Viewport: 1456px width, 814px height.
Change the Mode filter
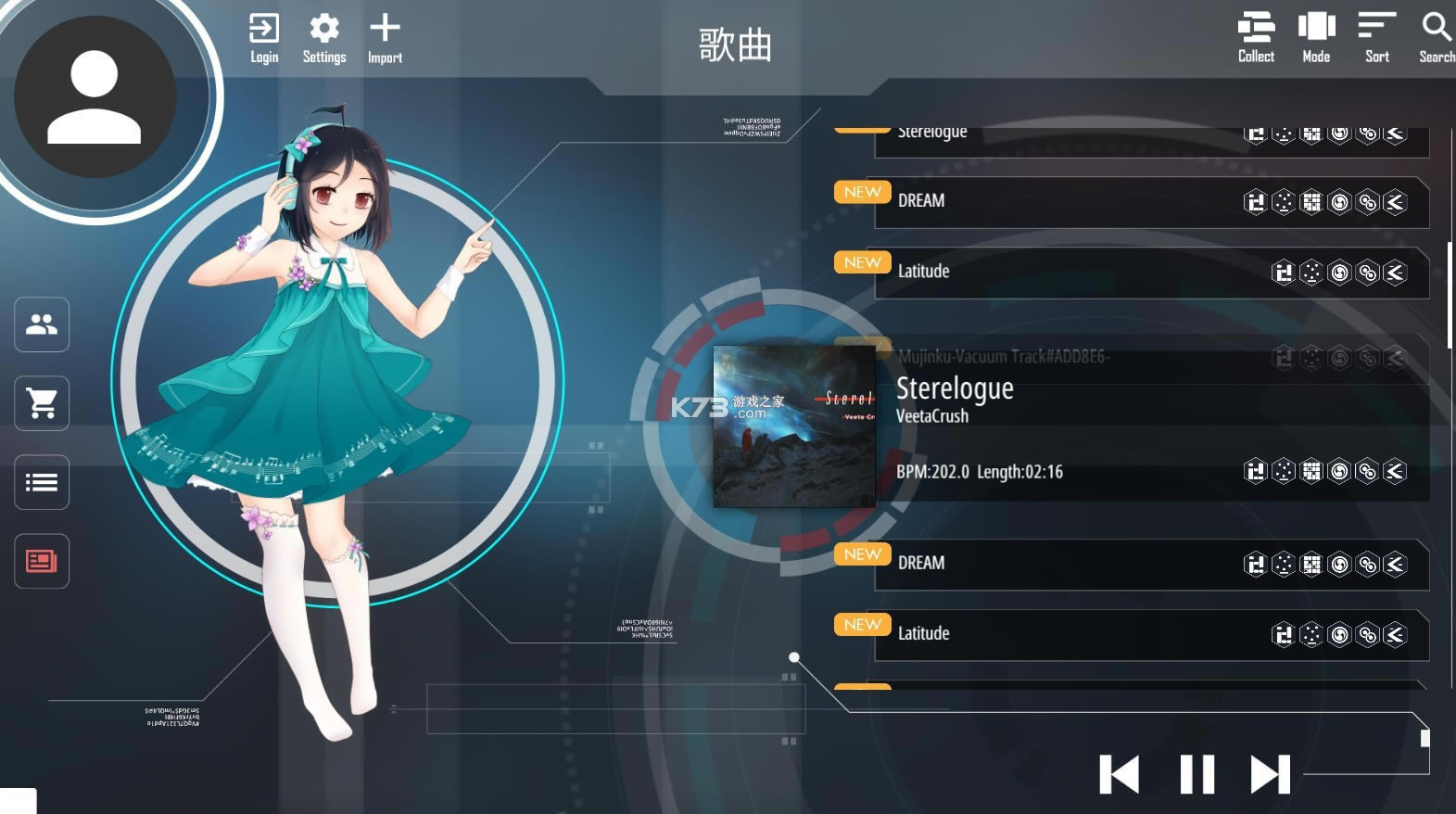click(x=1316, y=39)
